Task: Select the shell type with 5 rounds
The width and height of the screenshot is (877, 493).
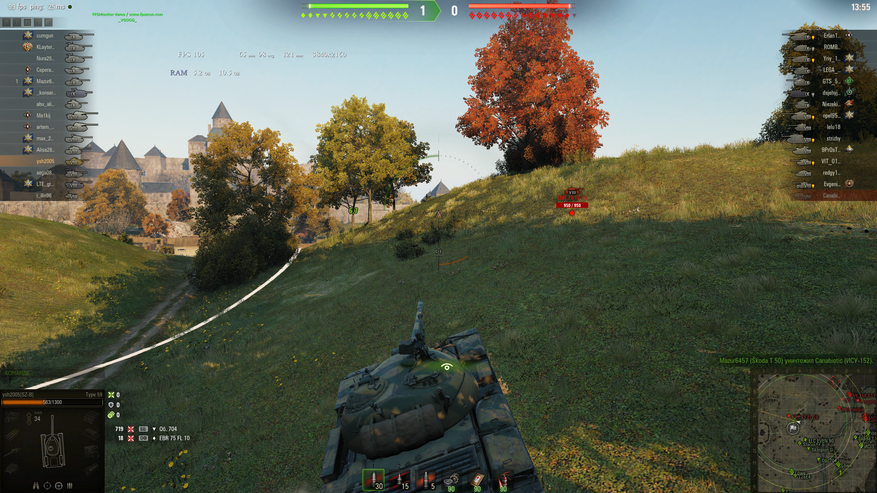Action: click(427, 480)
